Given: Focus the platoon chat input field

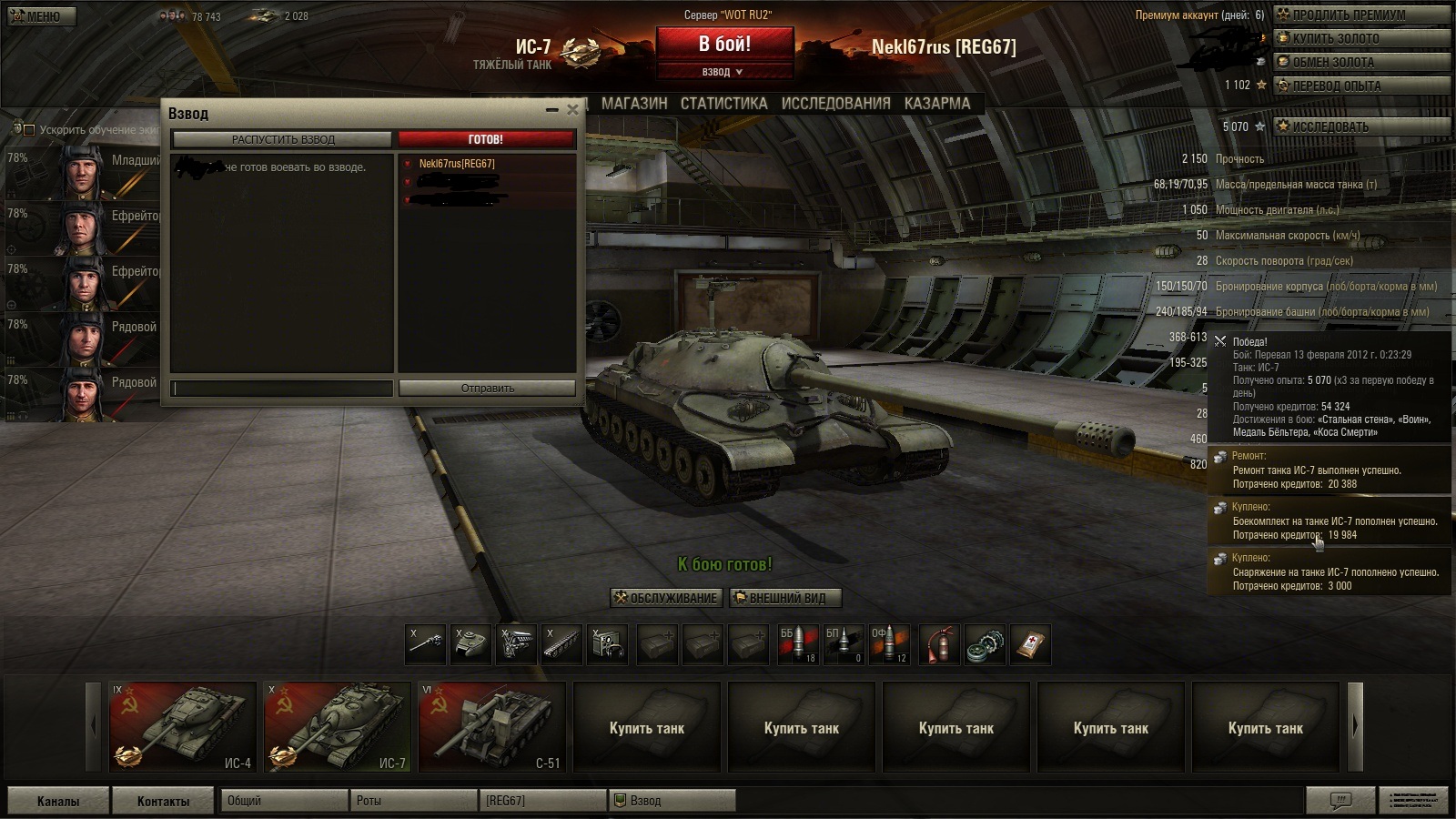Looking at the screenshot, I should click(283, 389).
